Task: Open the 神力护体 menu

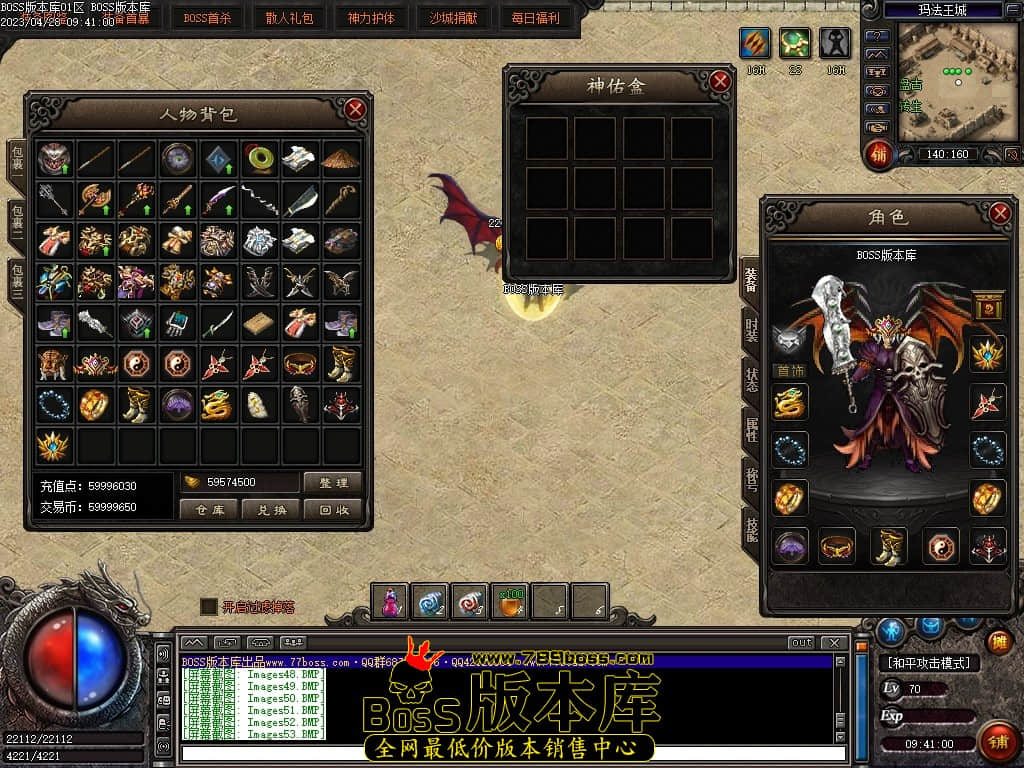Action: (371, 17)
